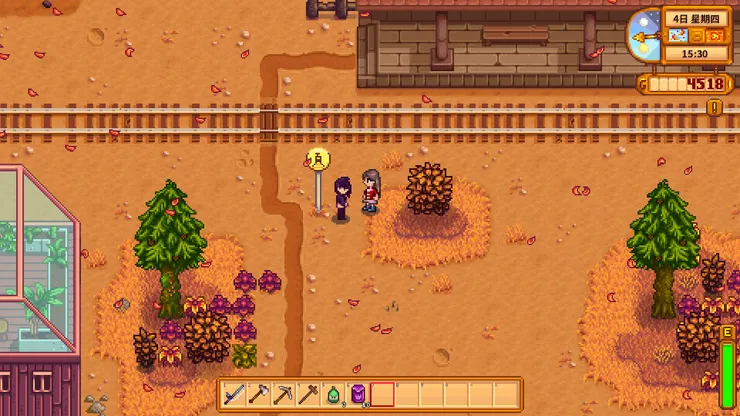Click the red-highlighted empty hotbar slot

382,394
